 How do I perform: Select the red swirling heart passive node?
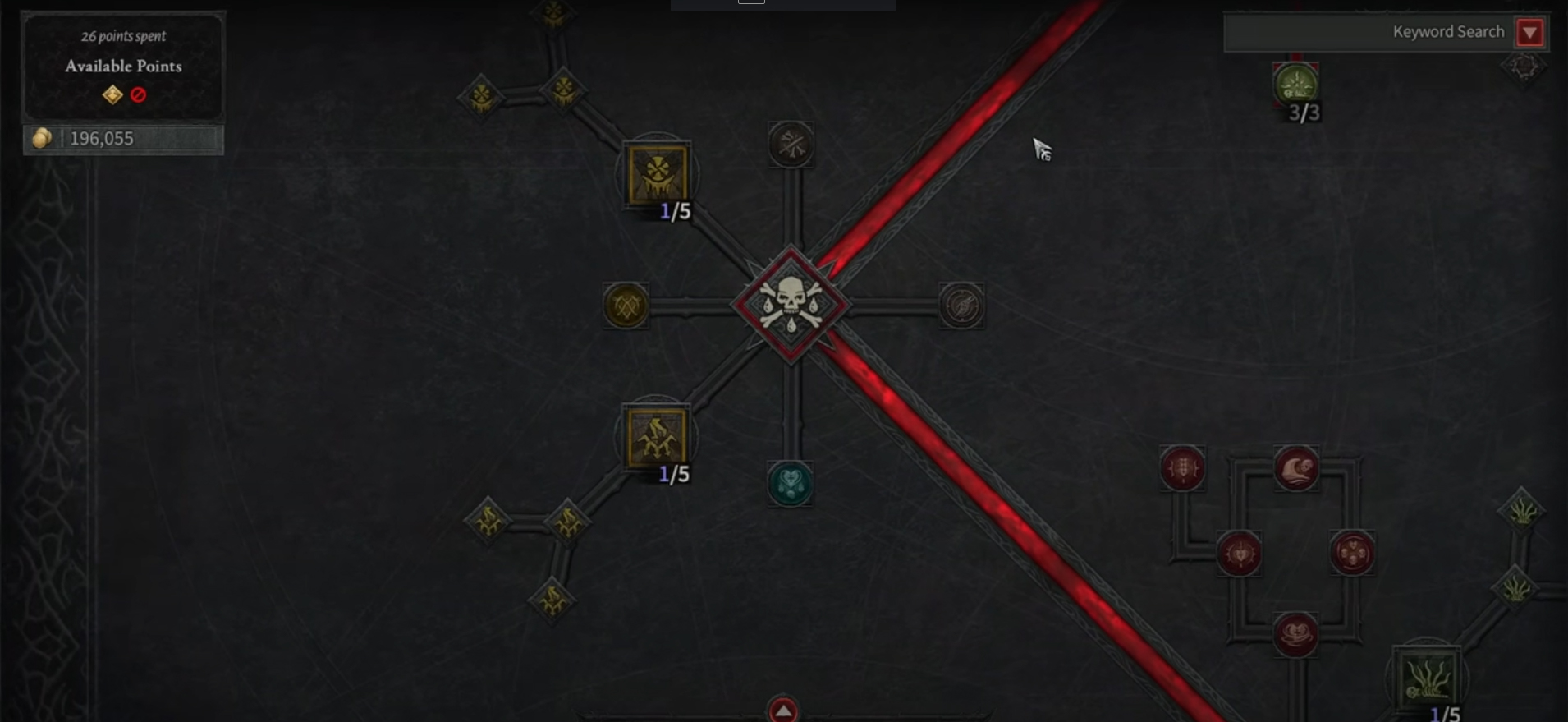[1295, 635]
